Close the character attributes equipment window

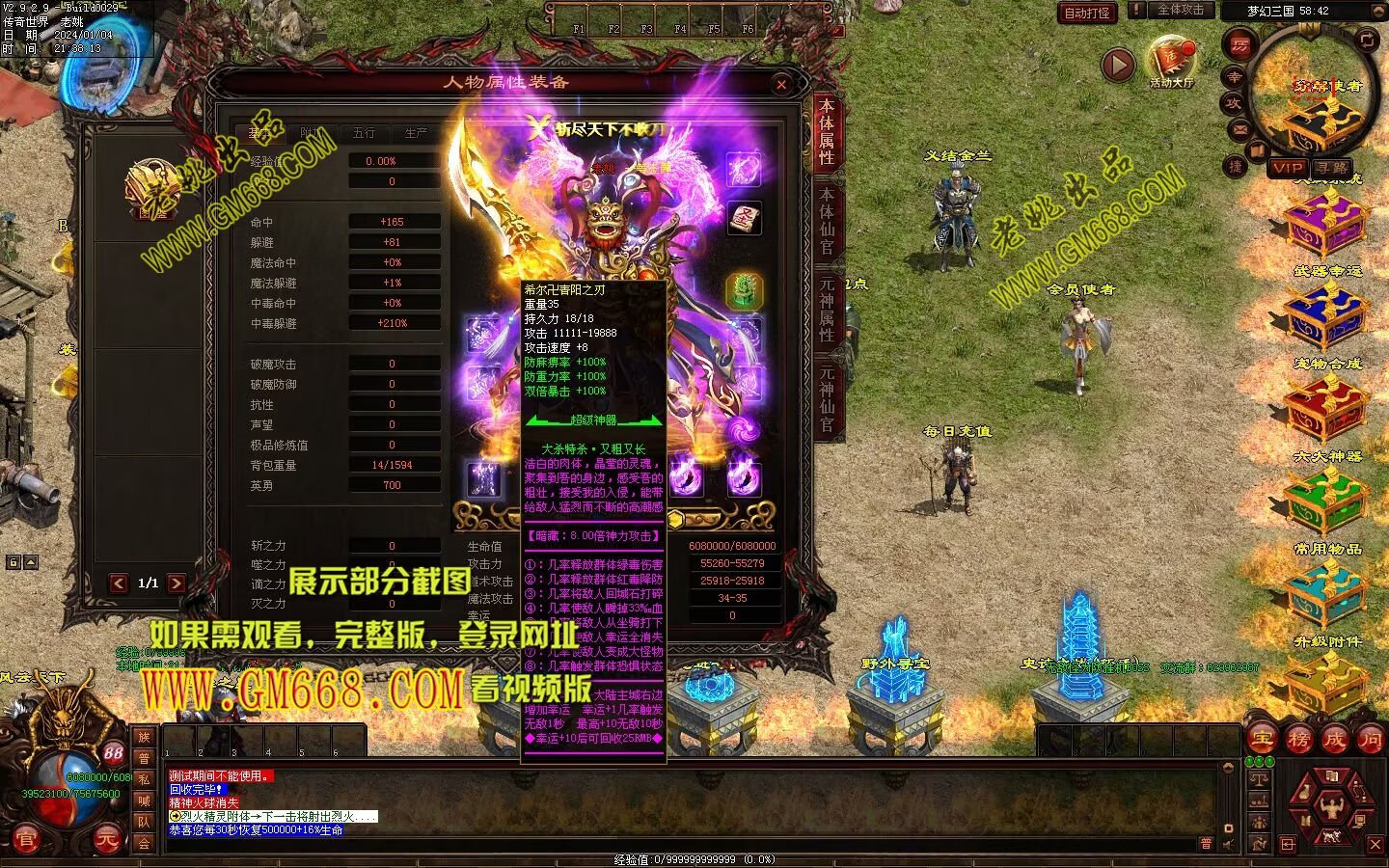781,85
